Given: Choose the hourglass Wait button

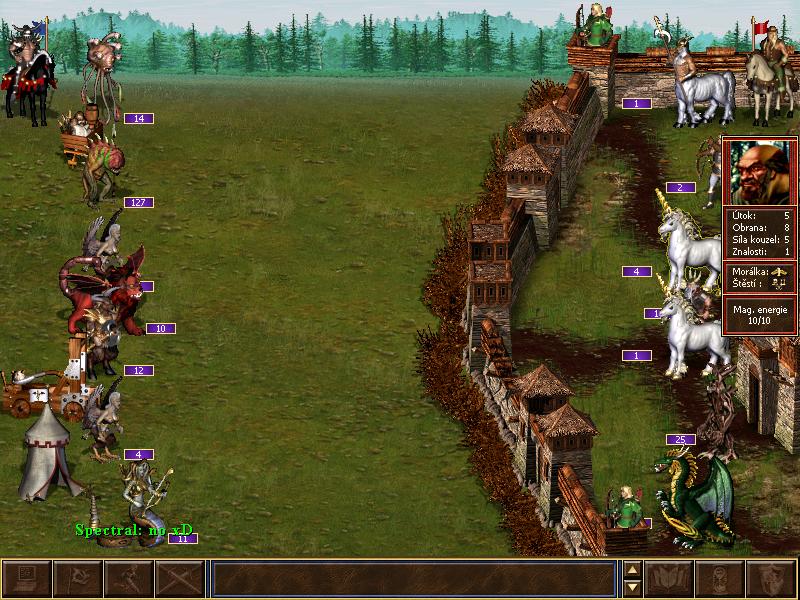Looking at the screenshot, I should point(721,579).
